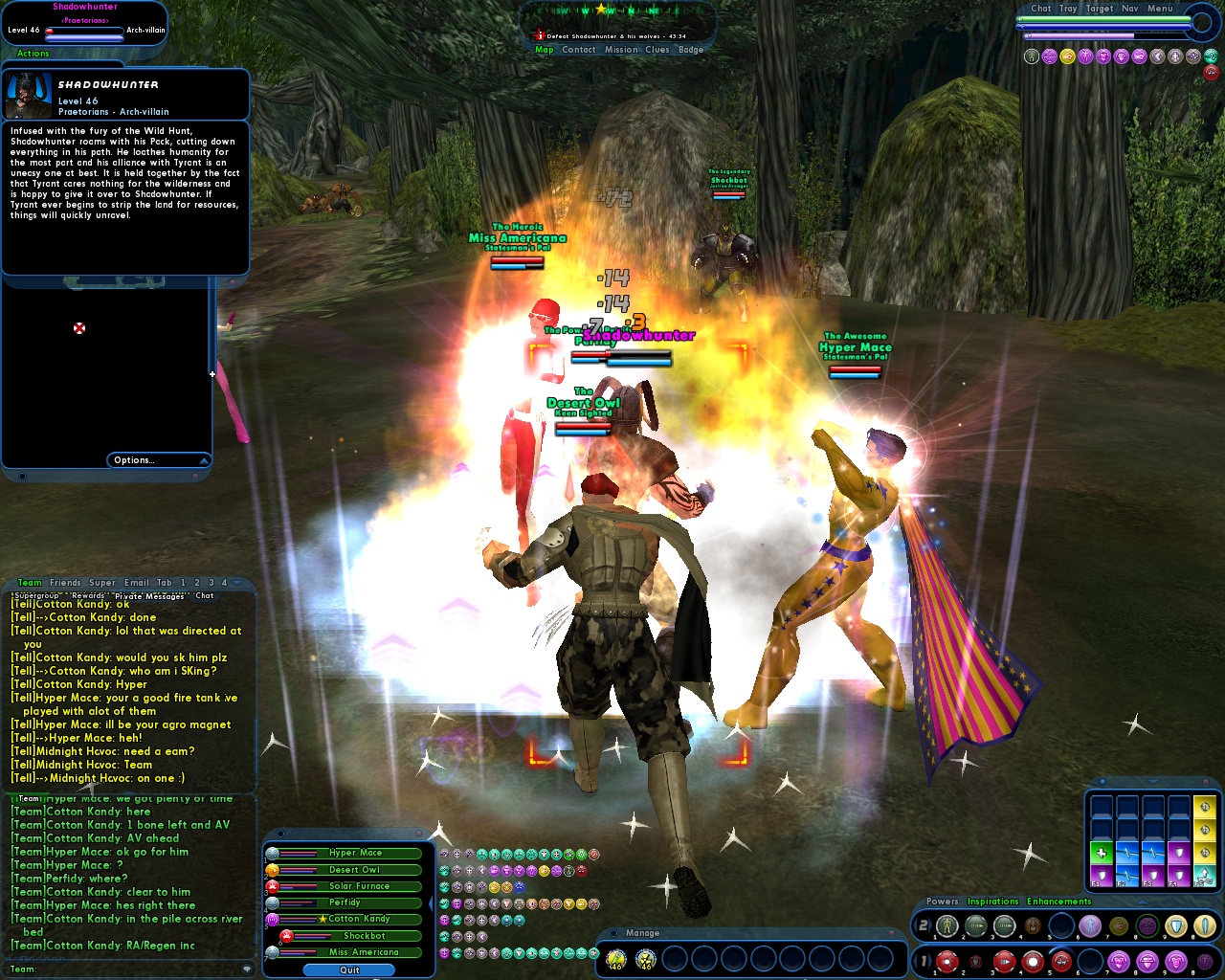Toggle the chat panel pin triangle
Screen dimensions: 1225x980
pyautogui.click(x=236, y=583)
